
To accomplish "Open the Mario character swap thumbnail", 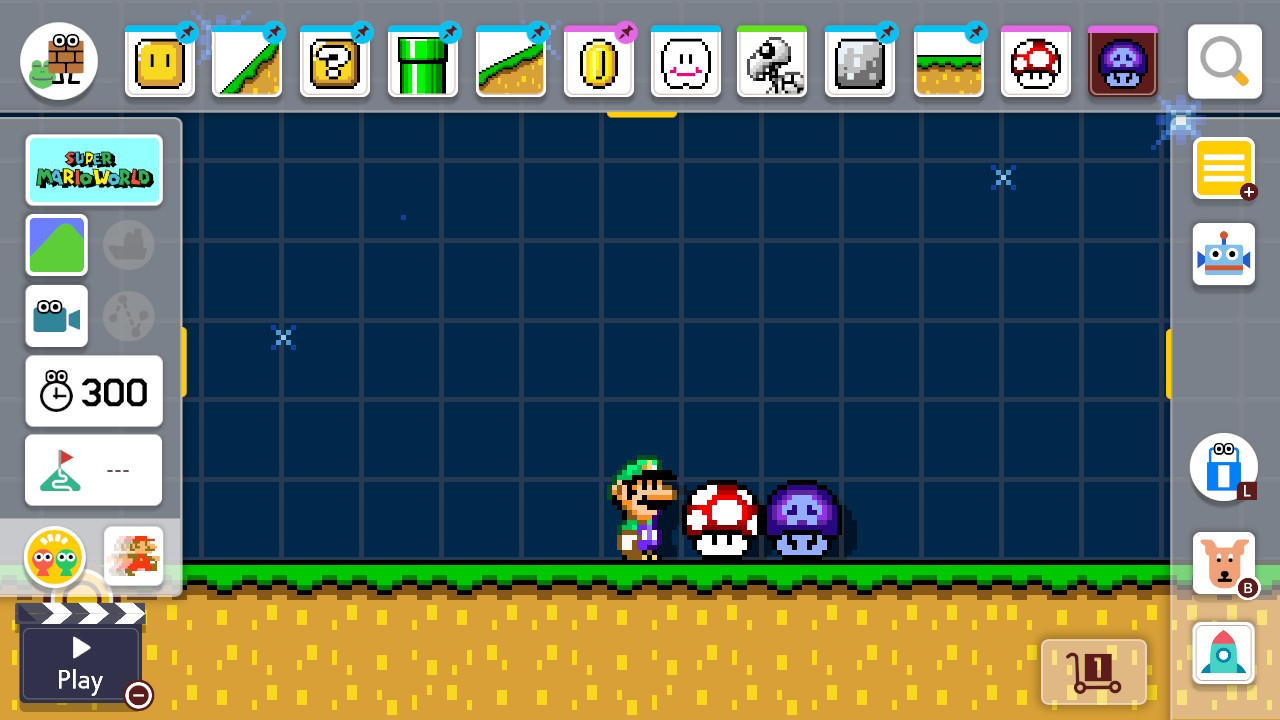I will [x=133, y=557].
